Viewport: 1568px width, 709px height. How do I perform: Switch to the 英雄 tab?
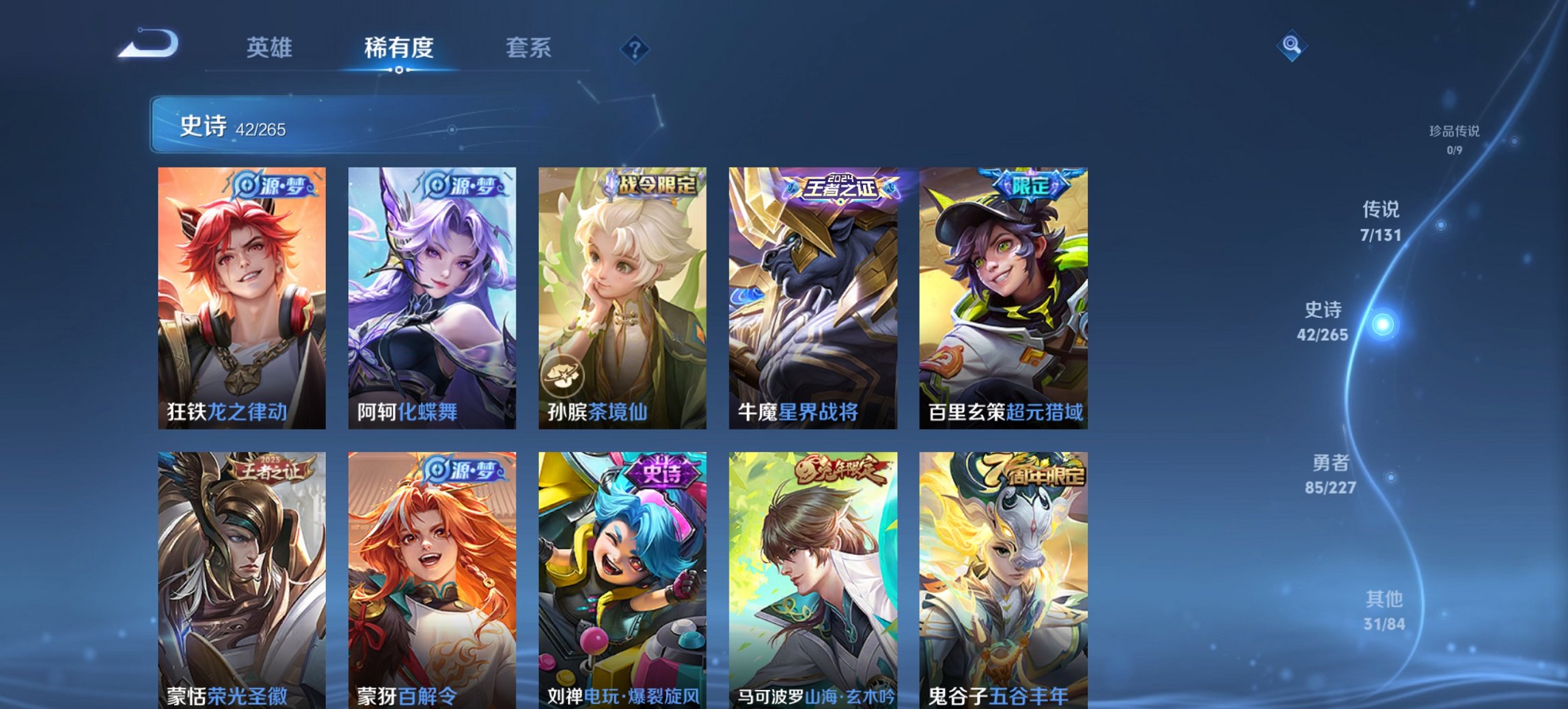pos(271,48)
